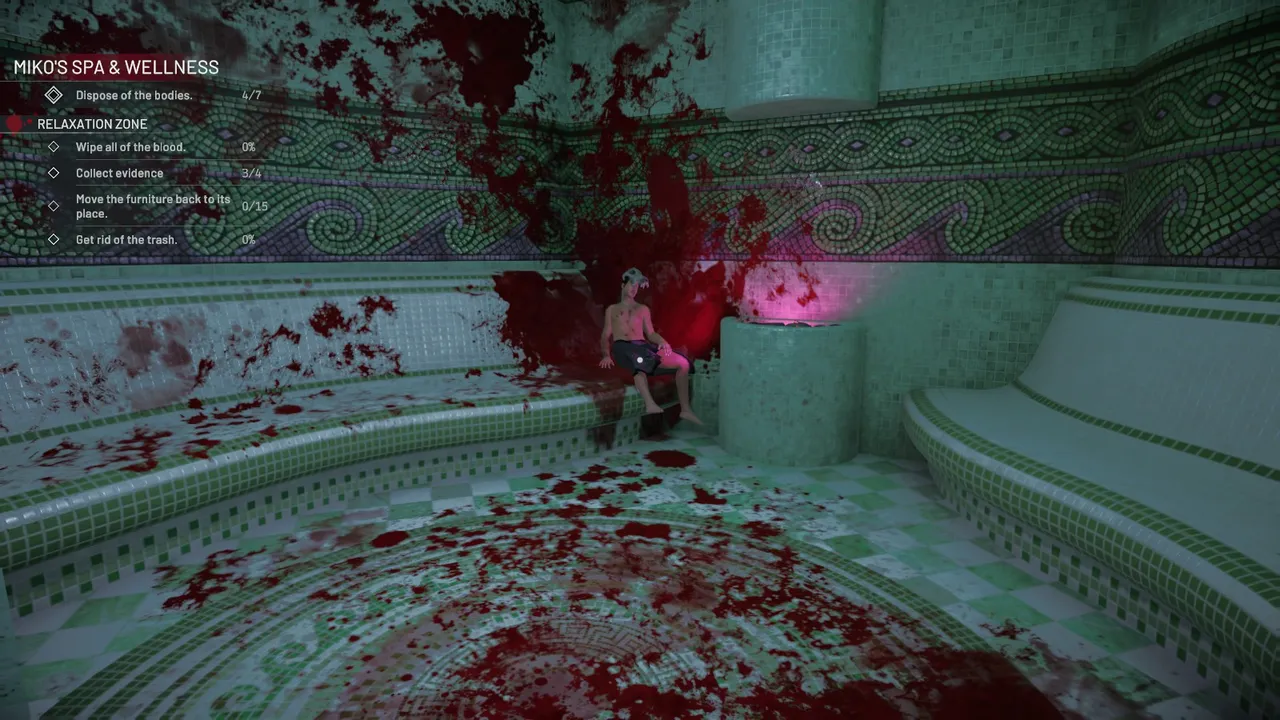
Task: Click the red blood splat icon beside RELAXATION ZONE
Action: (14, 123)
